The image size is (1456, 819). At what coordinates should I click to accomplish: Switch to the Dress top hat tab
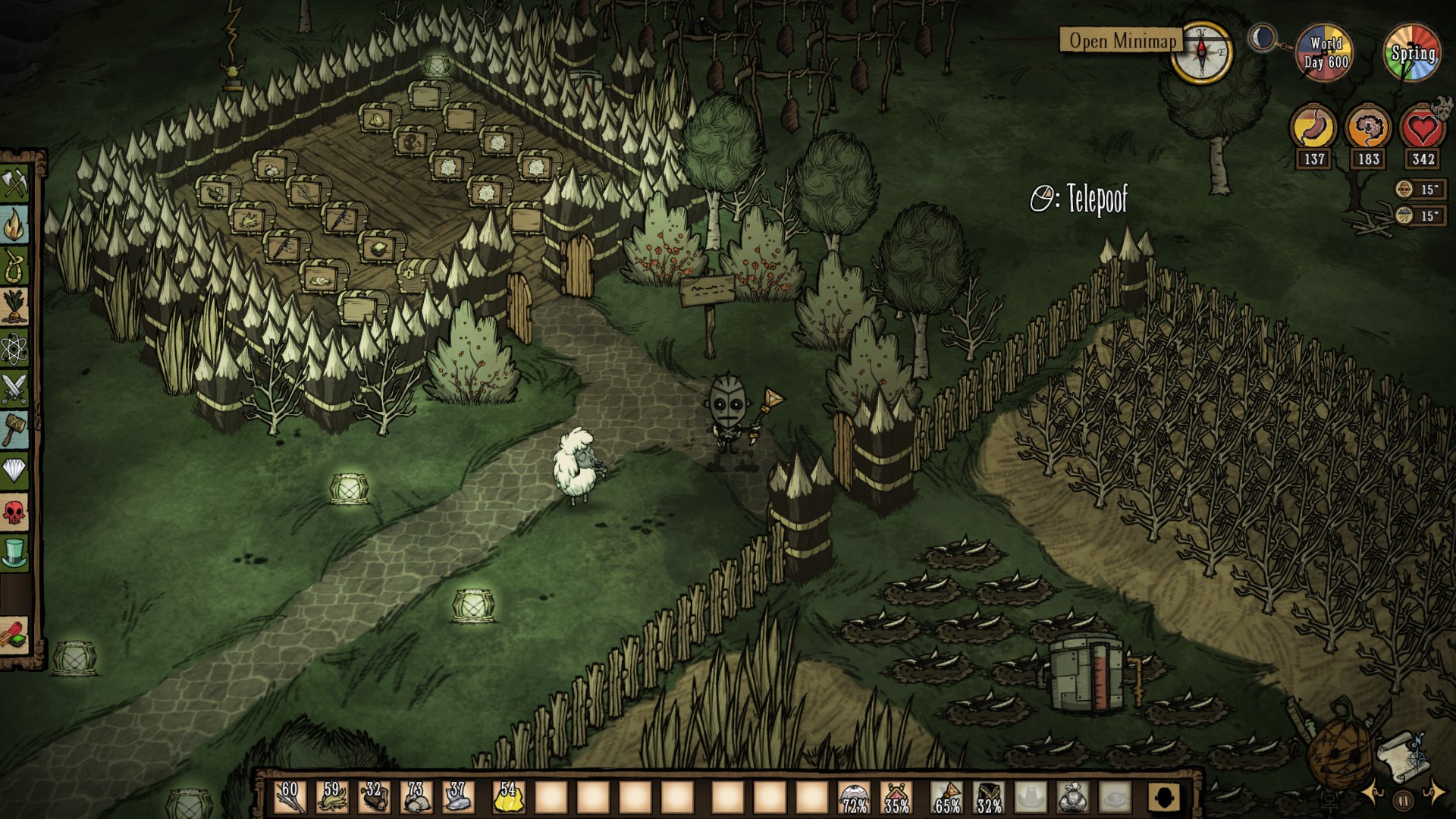pyautogui.click(x=14, y=553)
